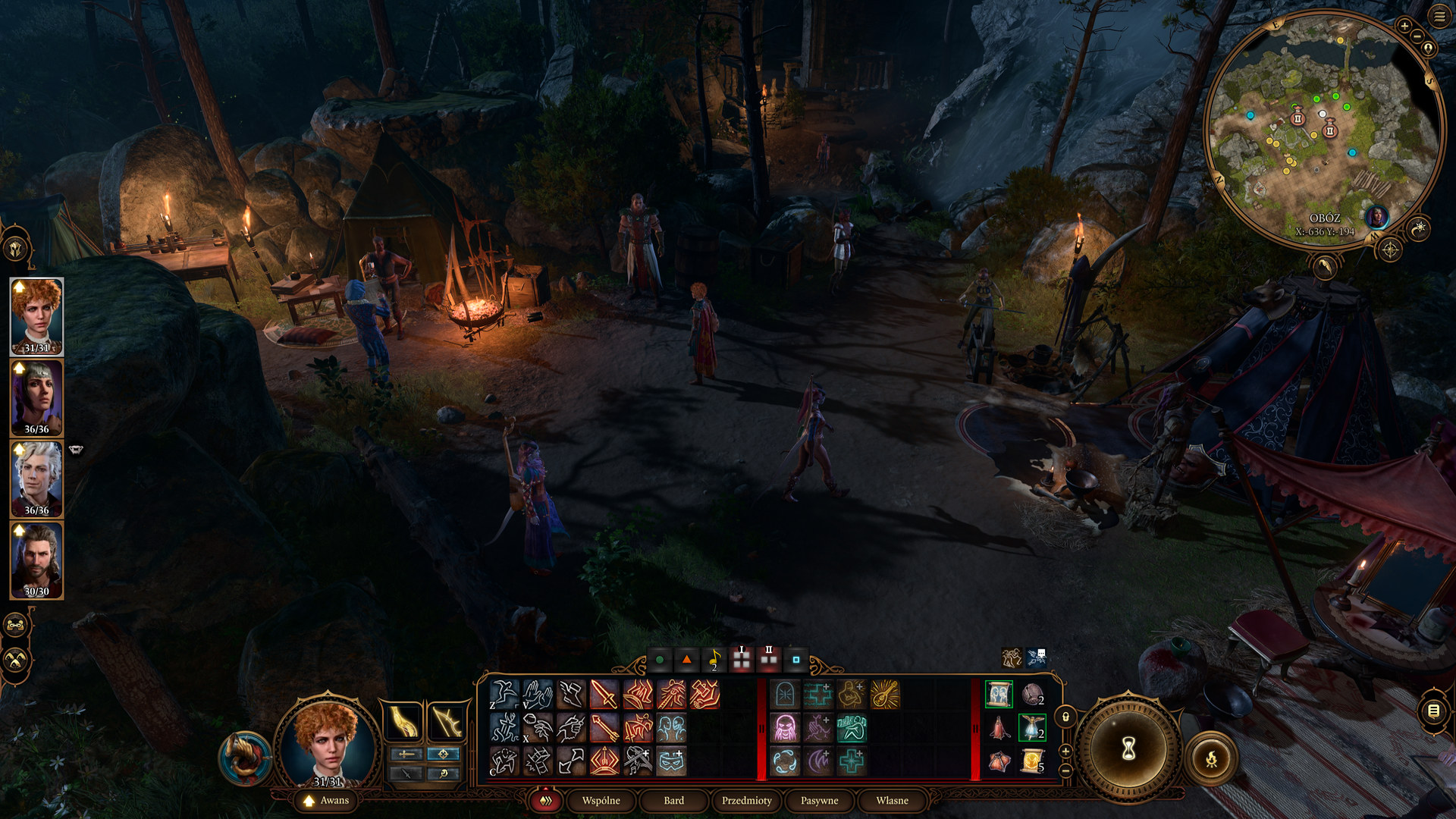Select the red sword melee attack icon

[604, 694]
